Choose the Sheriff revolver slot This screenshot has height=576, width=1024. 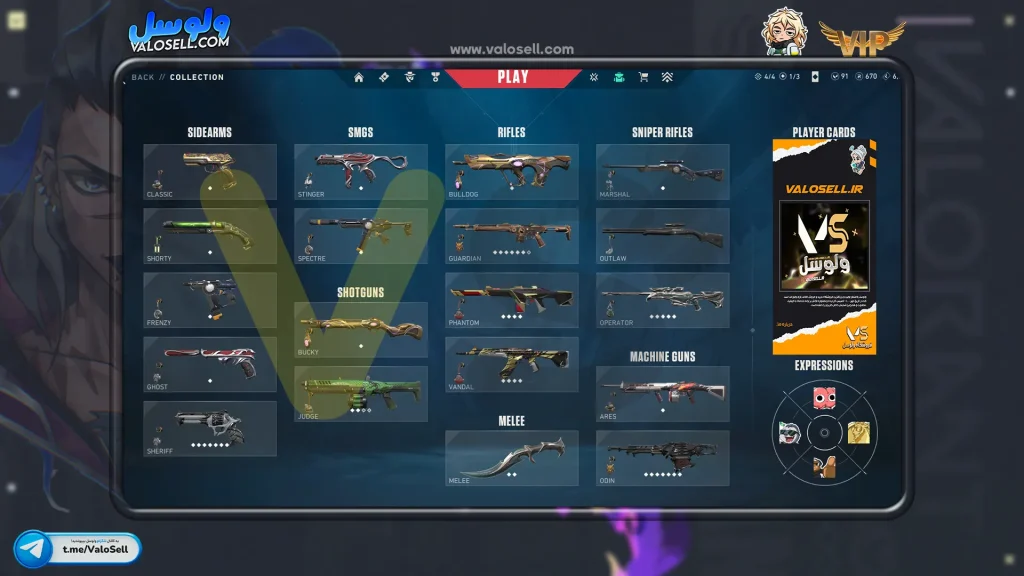click(210, 429)
